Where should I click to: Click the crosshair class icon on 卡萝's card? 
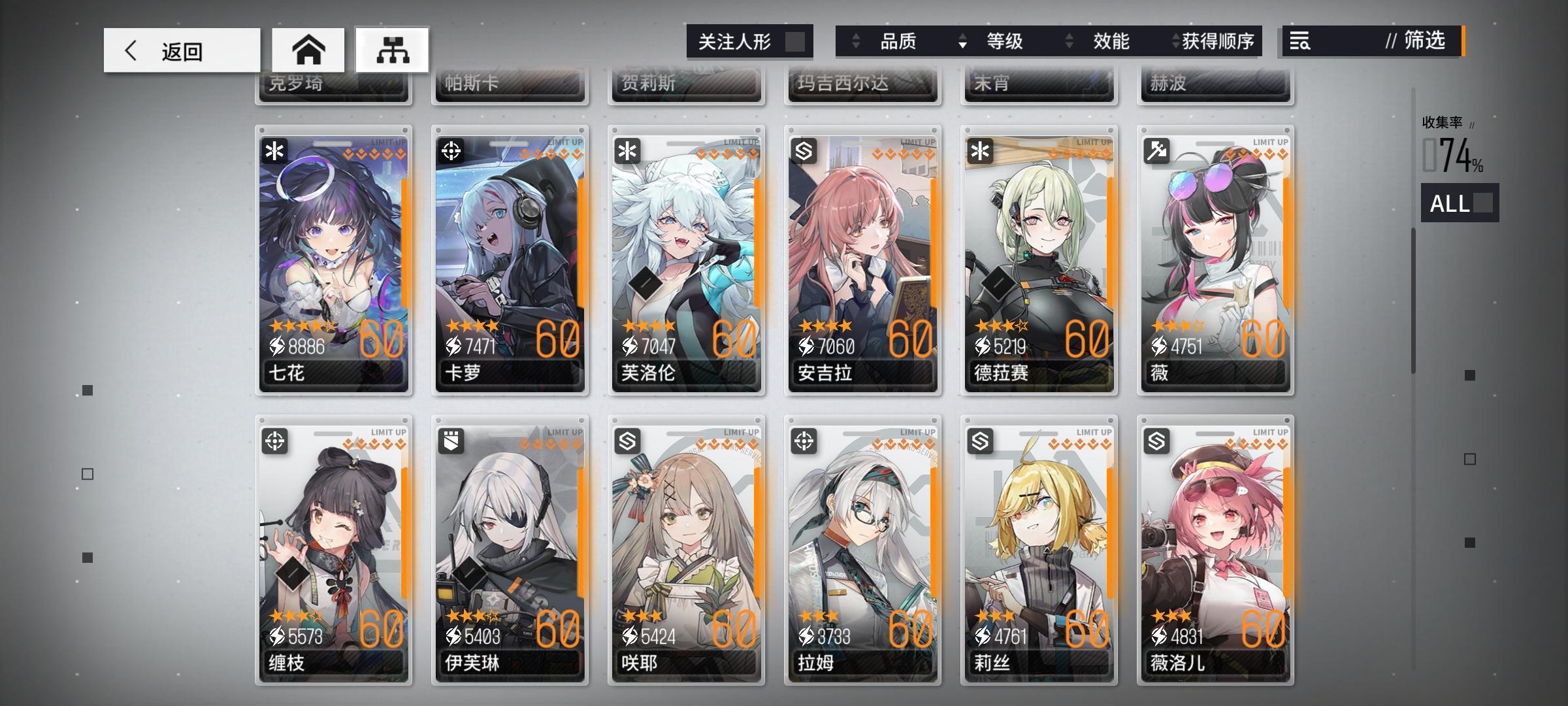click(451, 150)
